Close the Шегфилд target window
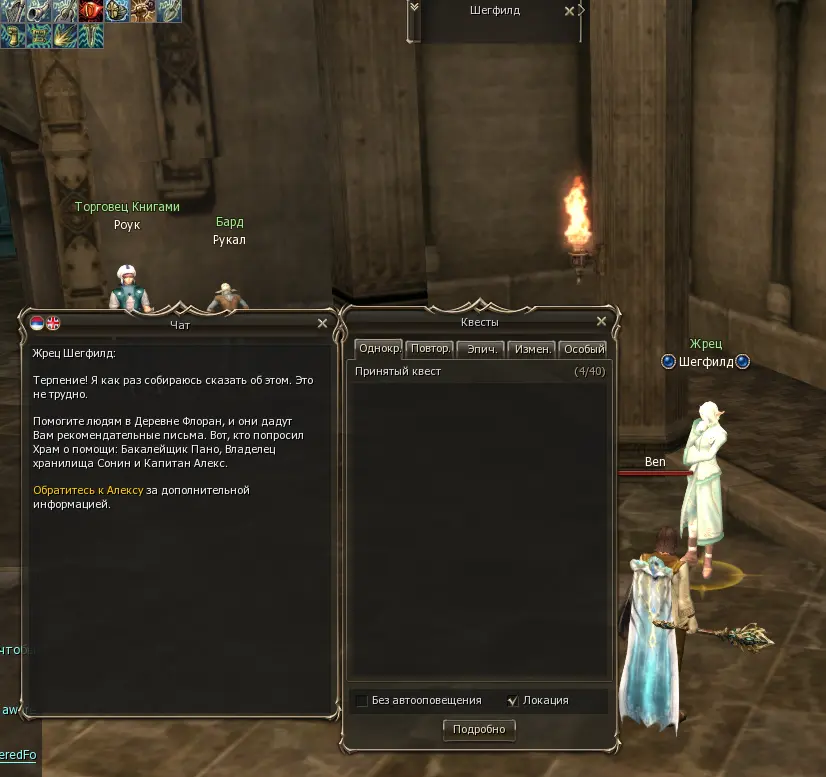The height and width of the screenshot is (777, 826). pyautogui.click(x=569, y=11)
